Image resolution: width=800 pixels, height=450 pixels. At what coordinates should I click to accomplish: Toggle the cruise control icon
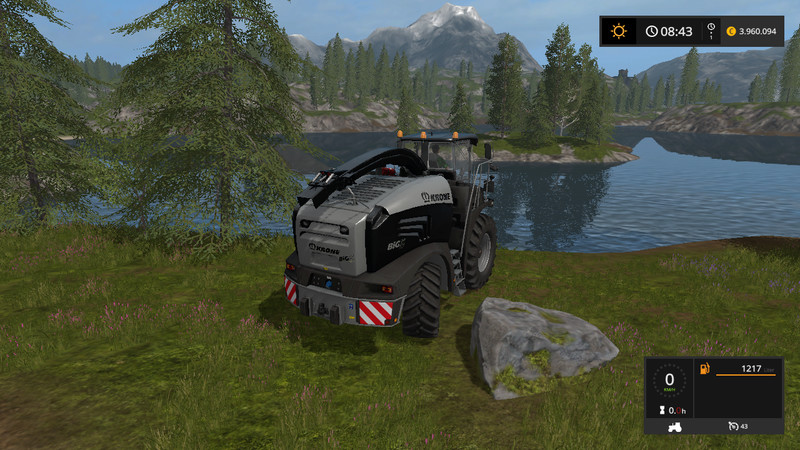pyautogui.click(x=733, y=427)
